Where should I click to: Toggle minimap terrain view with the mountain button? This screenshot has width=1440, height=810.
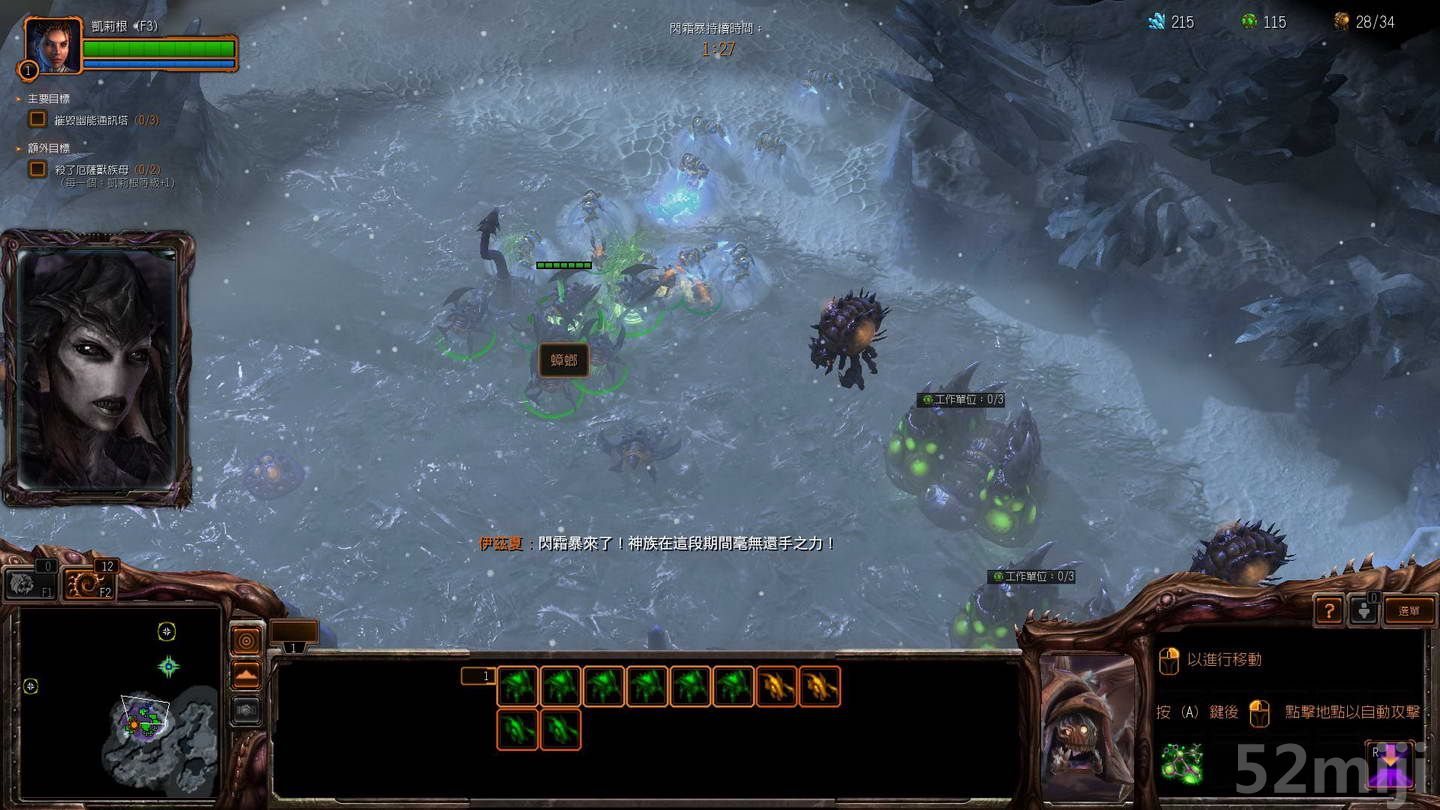click(x=245, y=672)
